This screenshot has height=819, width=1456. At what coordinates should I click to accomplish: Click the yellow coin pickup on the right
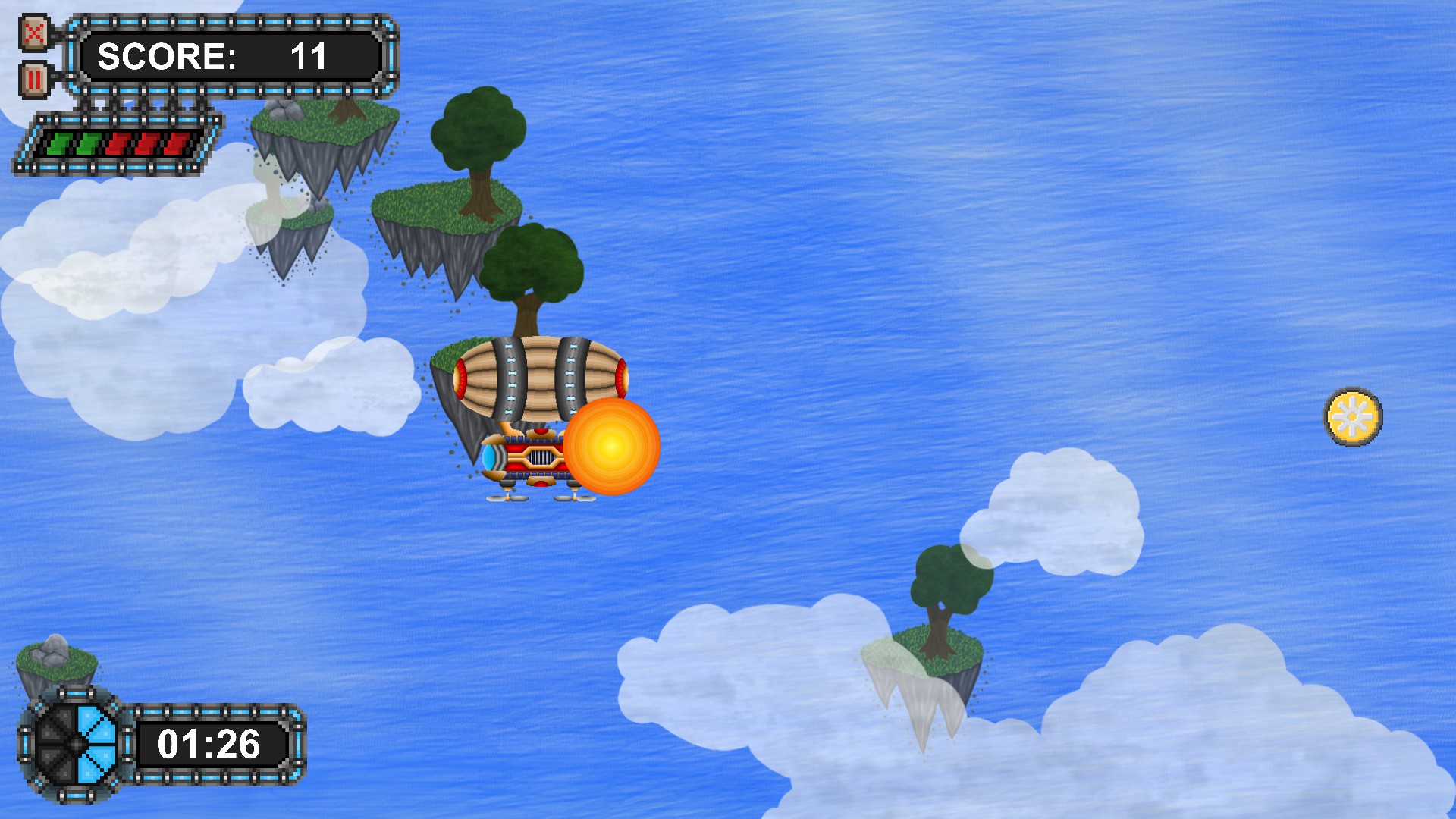(x=1353, y=416)
